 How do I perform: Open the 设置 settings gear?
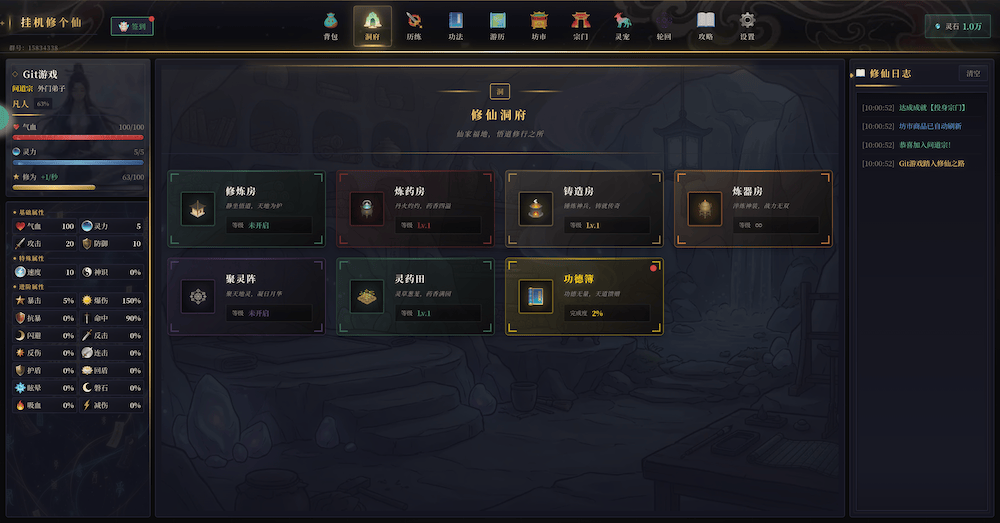point(747,25)
